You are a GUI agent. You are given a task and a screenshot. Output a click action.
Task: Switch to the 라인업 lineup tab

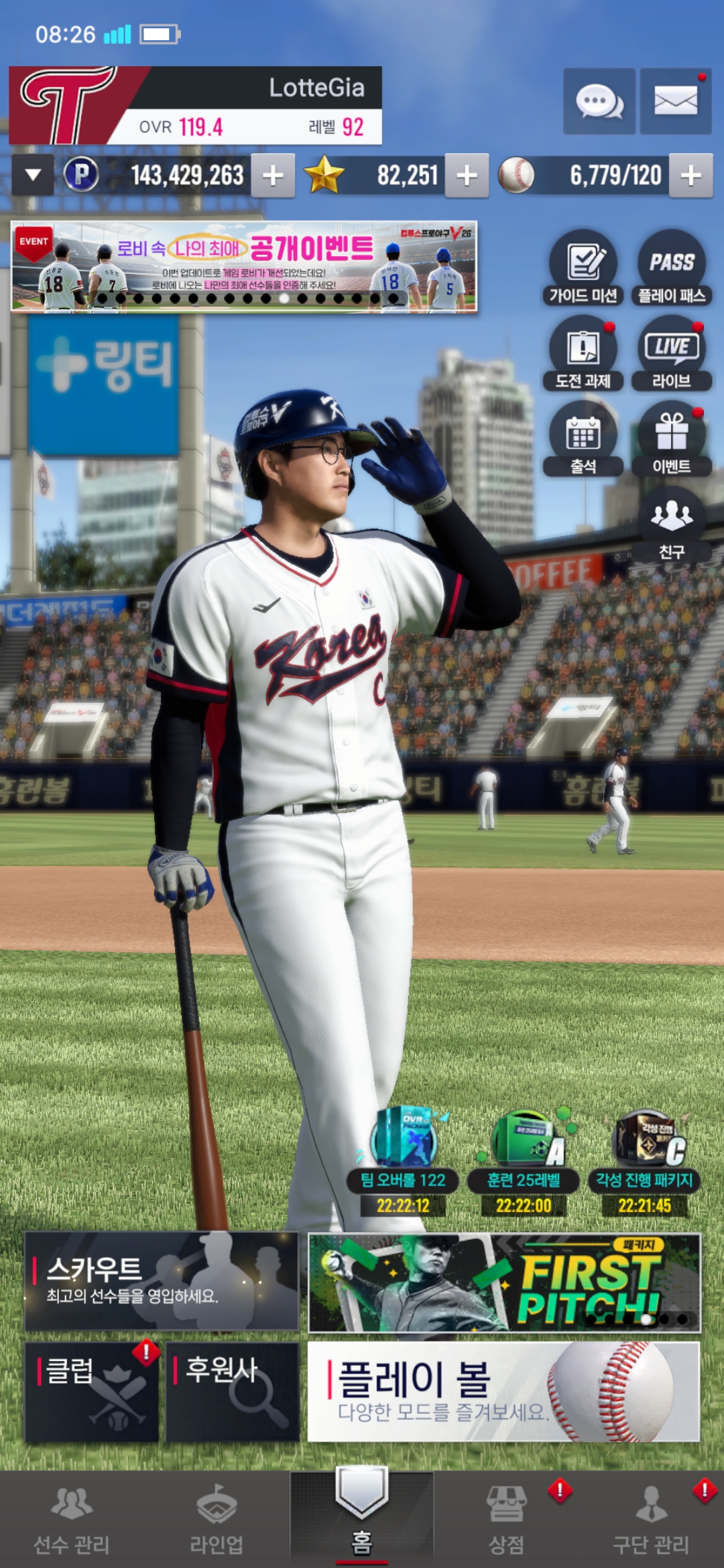pos(217,1519)
